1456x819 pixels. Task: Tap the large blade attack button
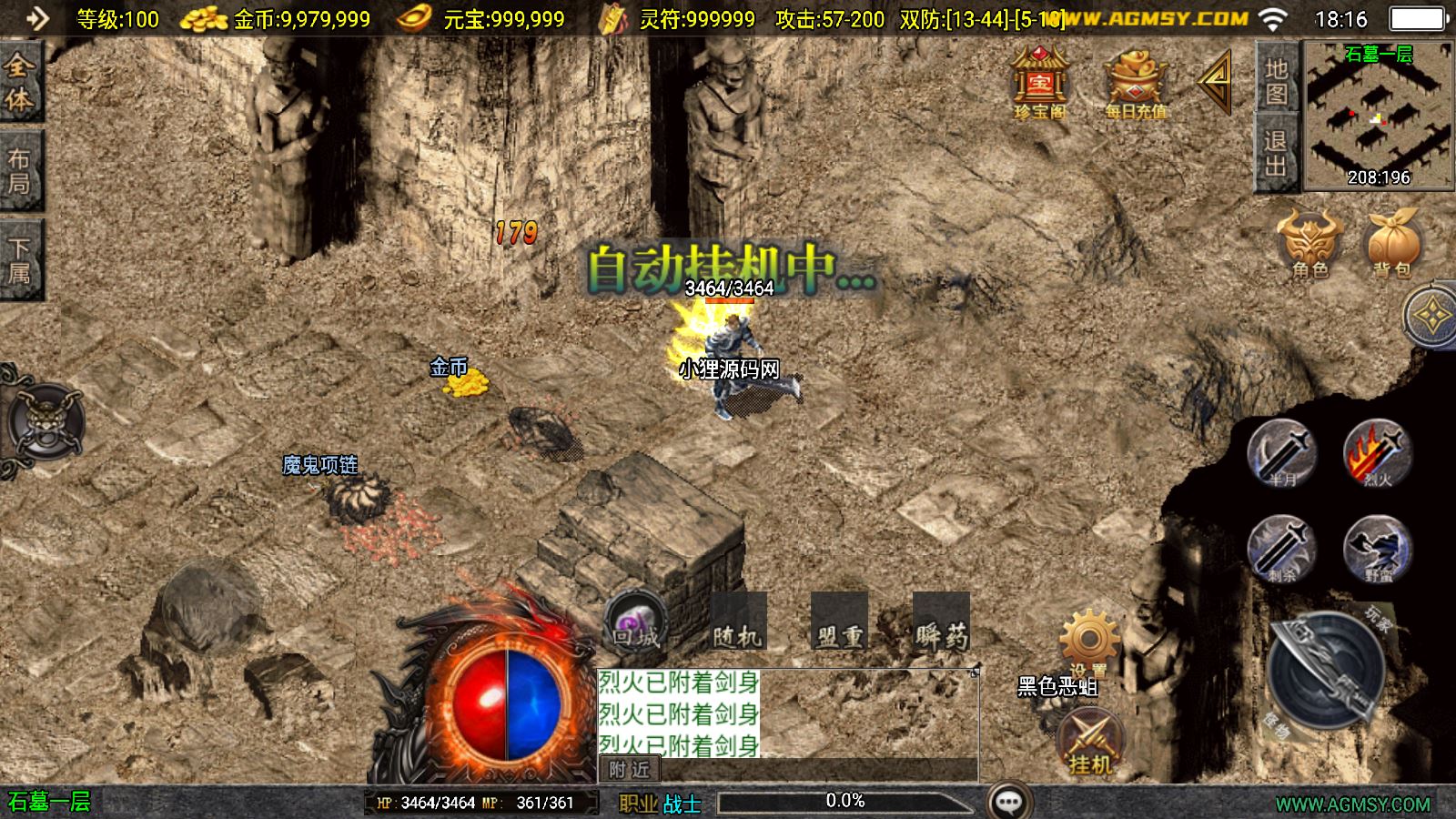pyautogui.click(x=1327, y=672)
